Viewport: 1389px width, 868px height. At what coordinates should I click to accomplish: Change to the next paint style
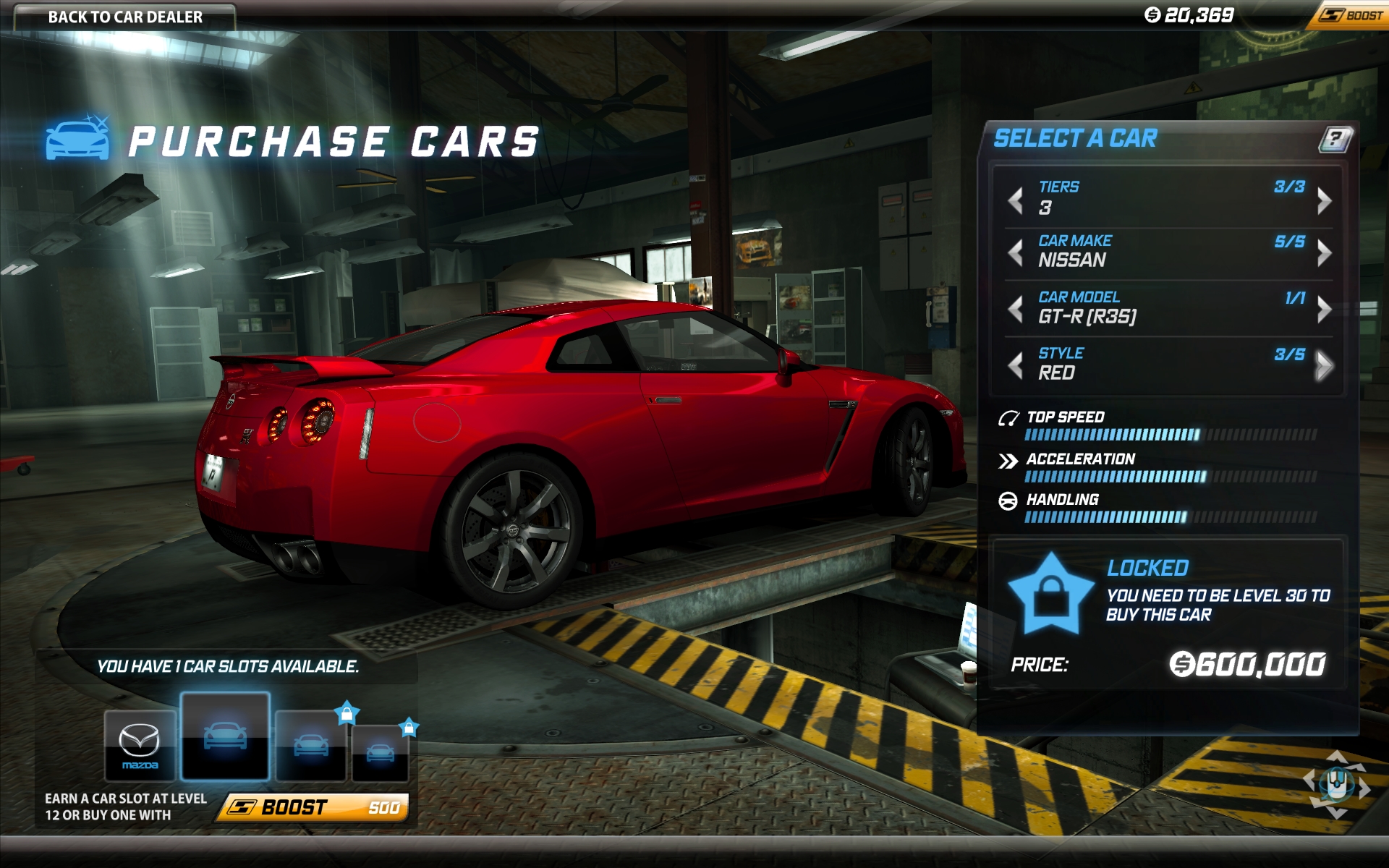(1324, 365)
